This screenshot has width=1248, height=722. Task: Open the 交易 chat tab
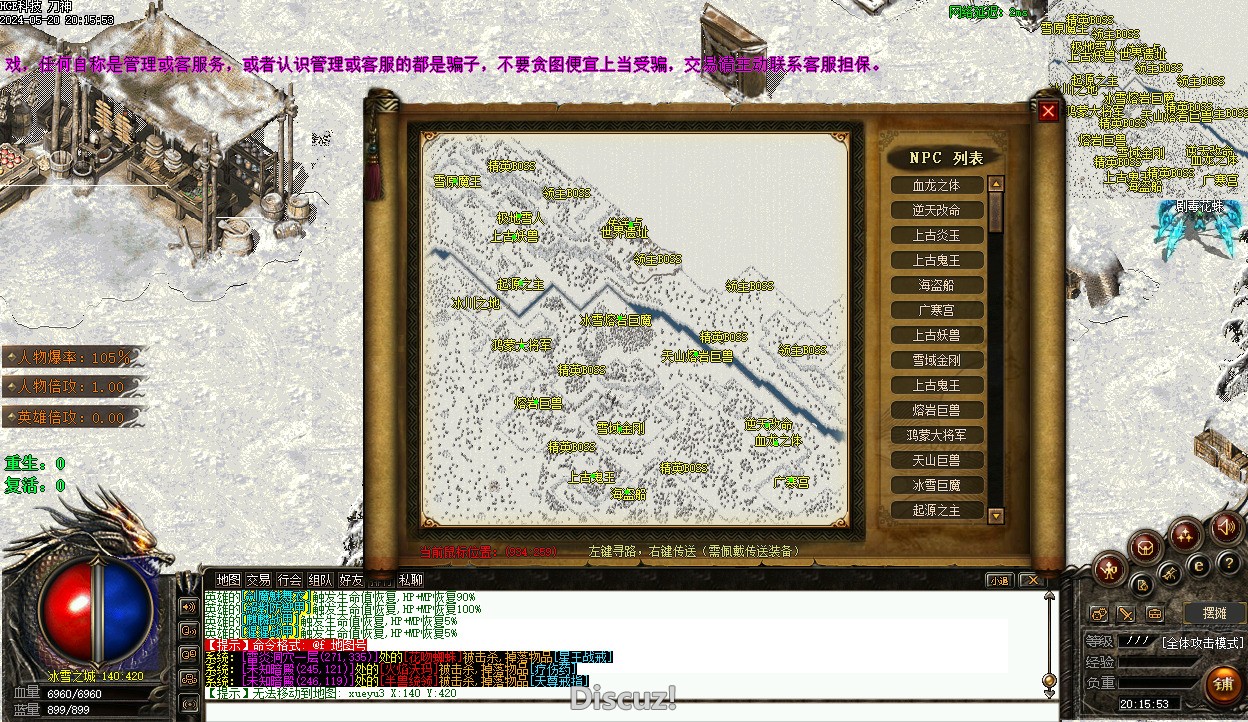pyautogui.click(x=259, y=579)
